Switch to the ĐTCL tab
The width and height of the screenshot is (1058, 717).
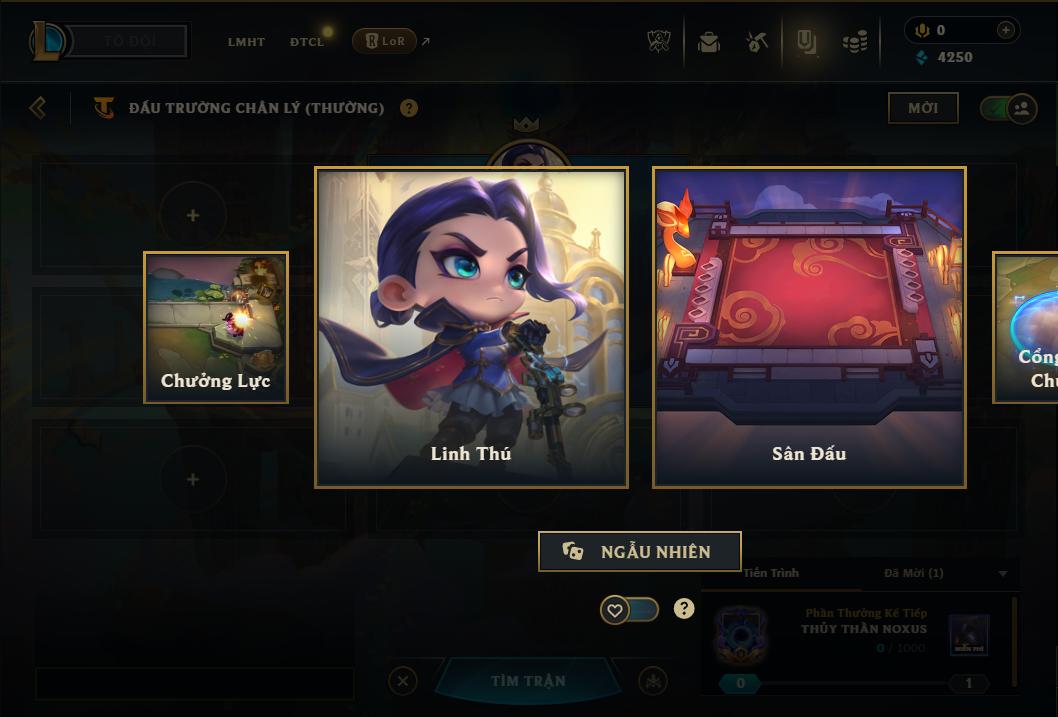pos(307,42)
